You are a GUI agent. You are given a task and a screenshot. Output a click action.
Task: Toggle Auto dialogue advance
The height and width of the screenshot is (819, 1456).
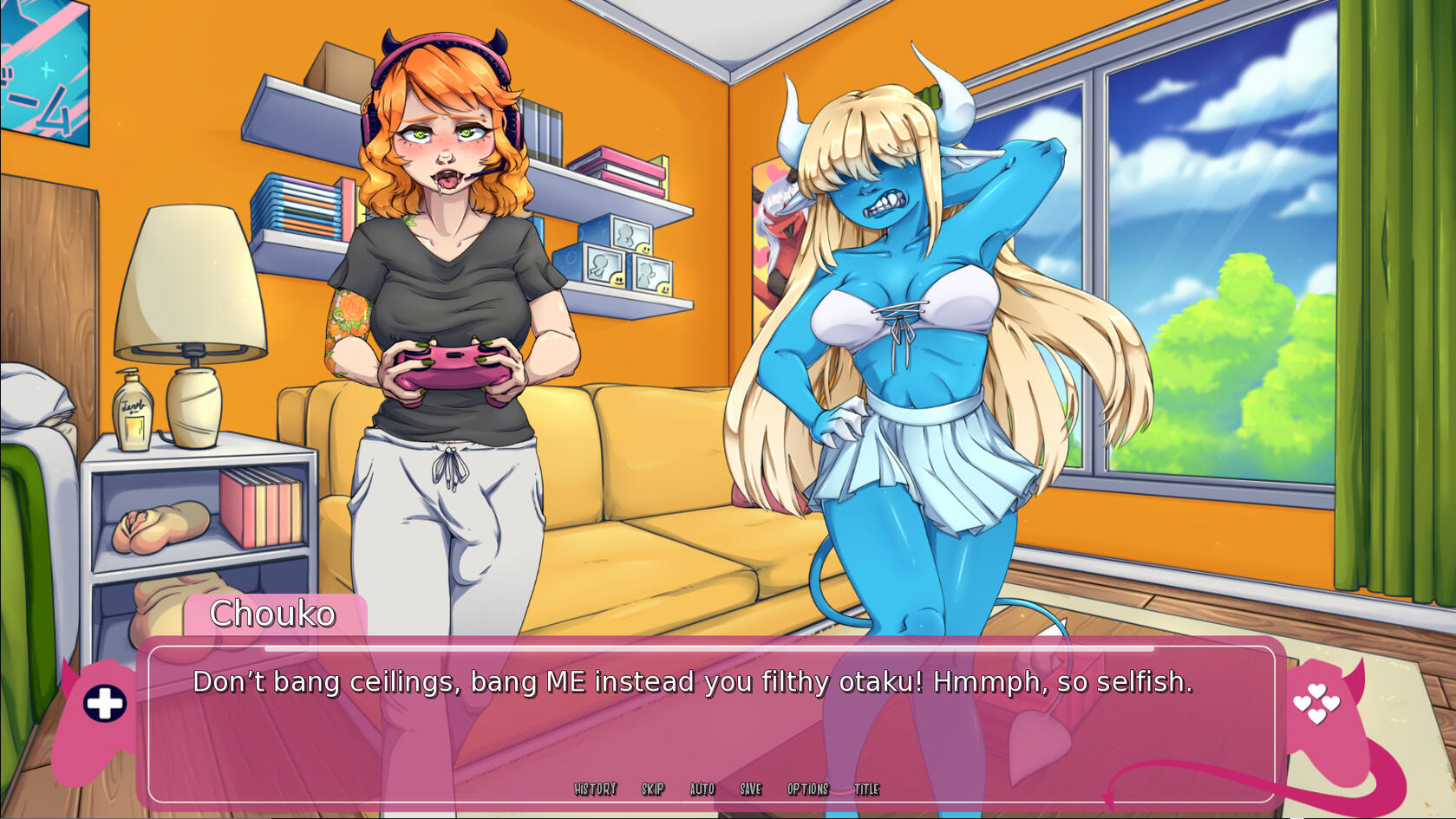pyautogui.click(x=702, y=789)
